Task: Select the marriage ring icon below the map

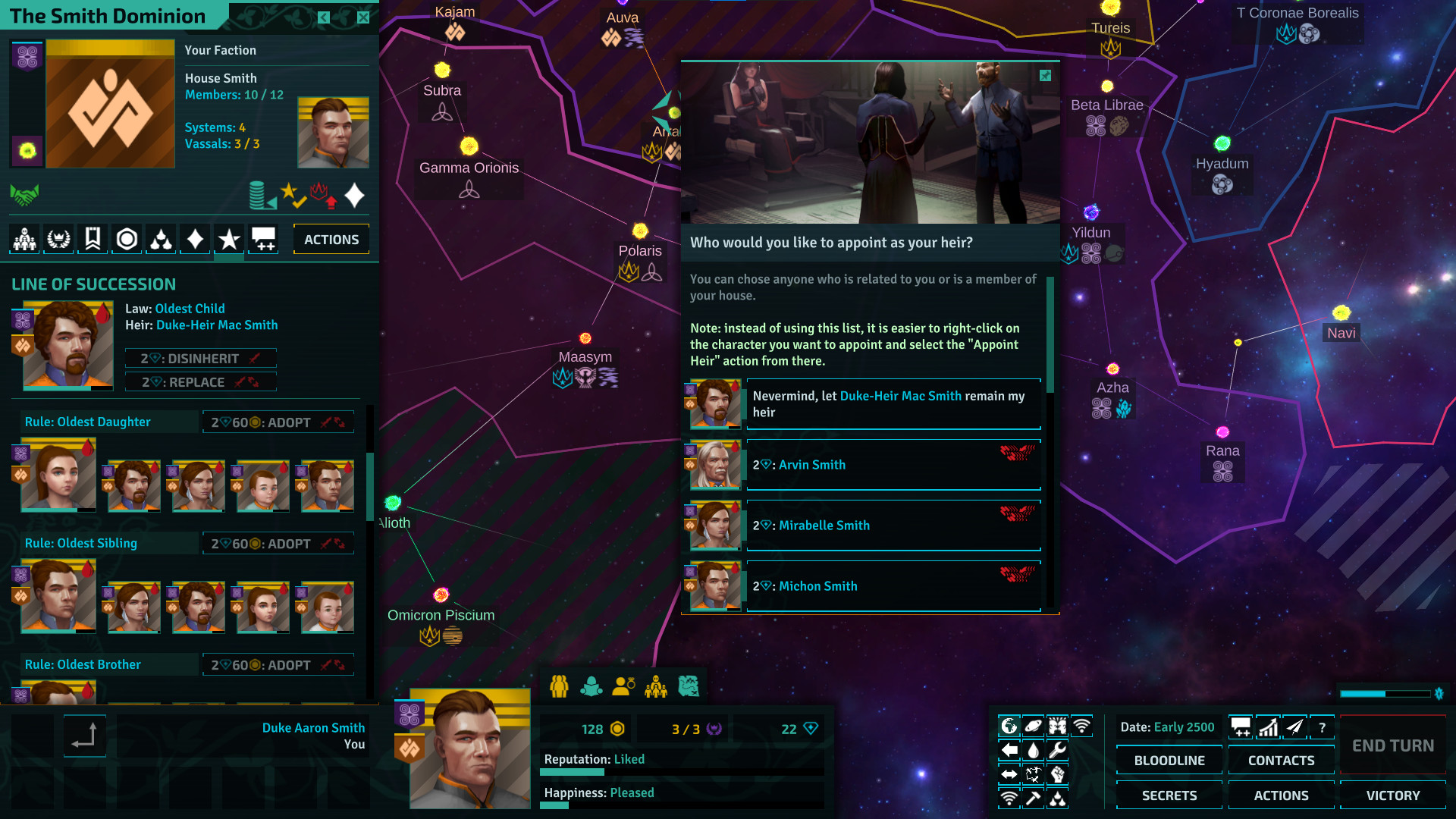Action: (x=623, y=686)
